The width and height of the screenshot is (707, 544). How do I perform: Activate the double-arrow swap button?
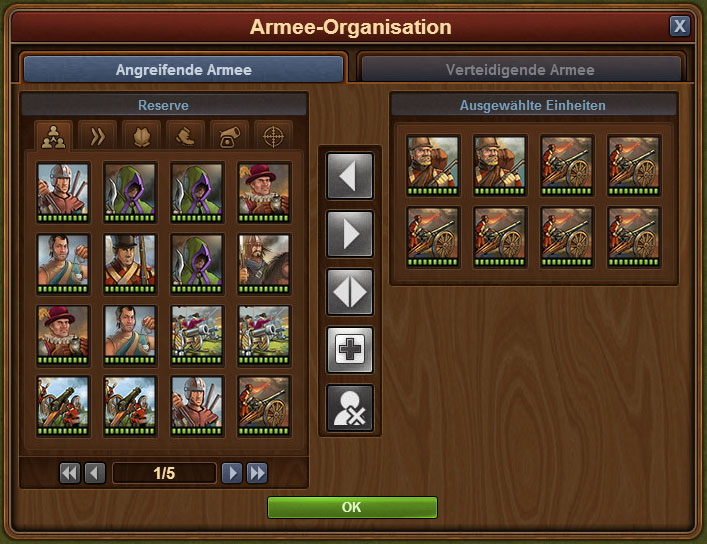[350, 293]
